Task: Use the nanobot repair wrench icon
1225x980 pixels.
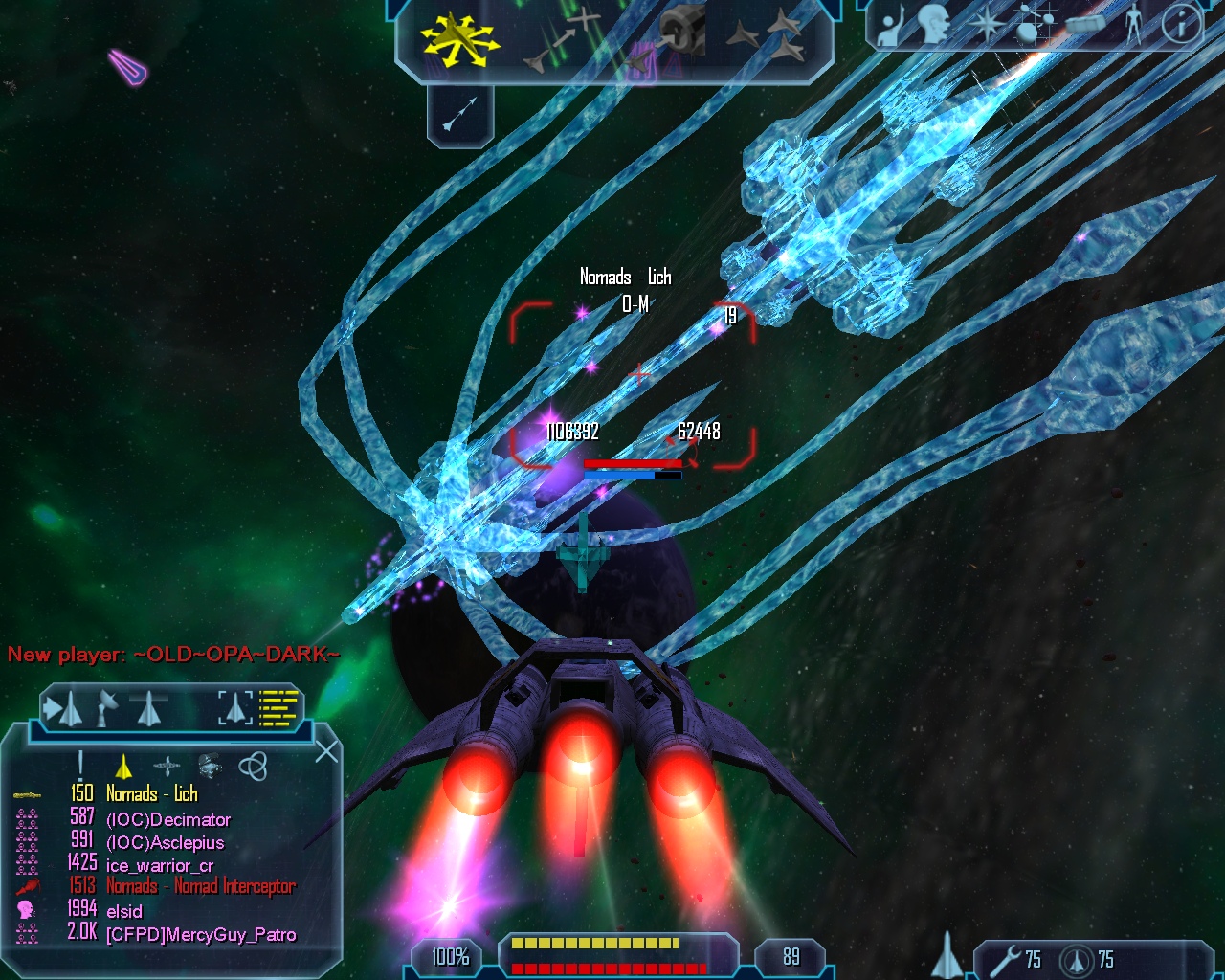Action: coord(1006,959)
